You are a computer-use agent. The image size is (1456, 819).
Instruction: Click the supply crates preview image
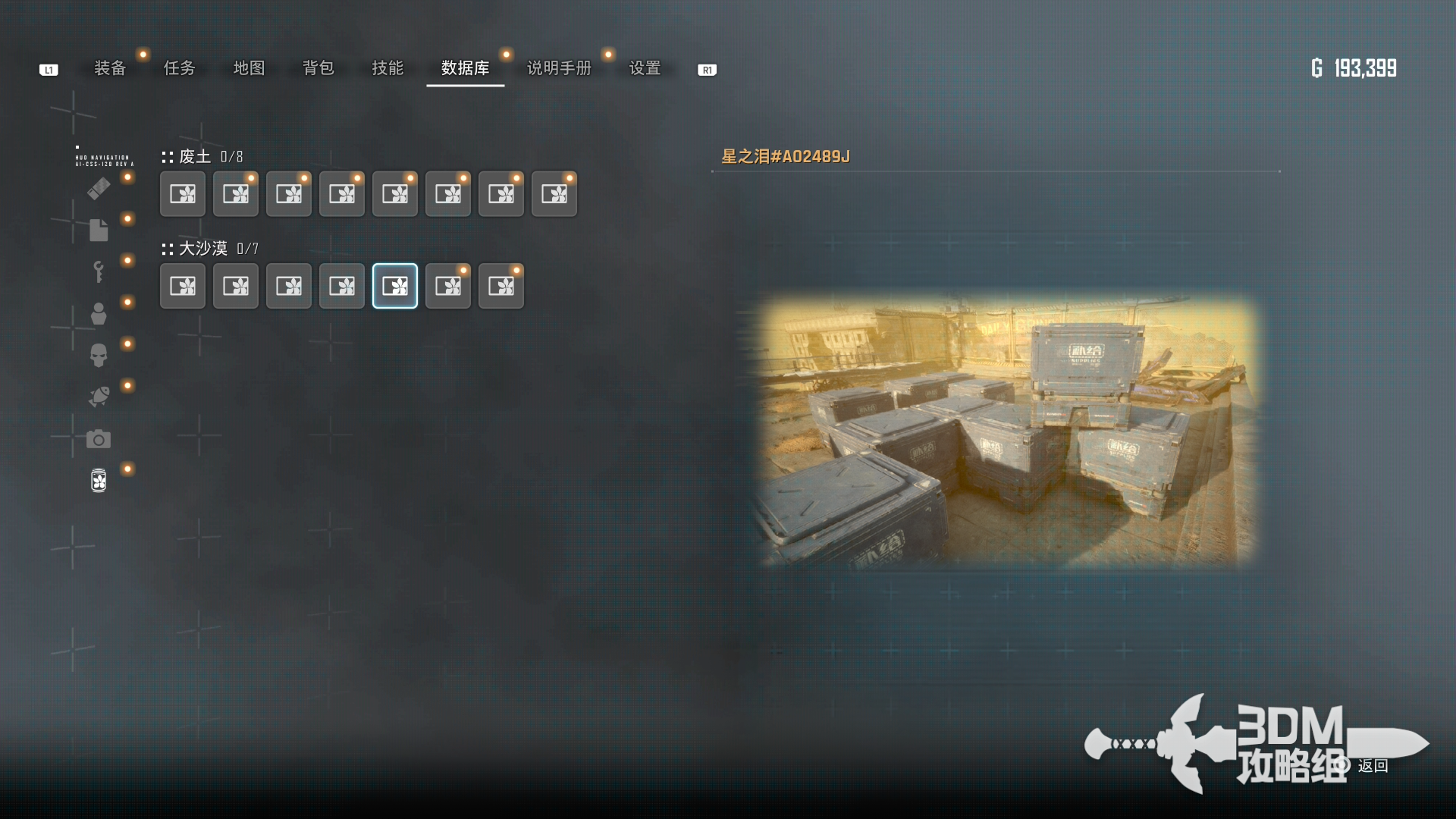click(x=1007, y=432)
